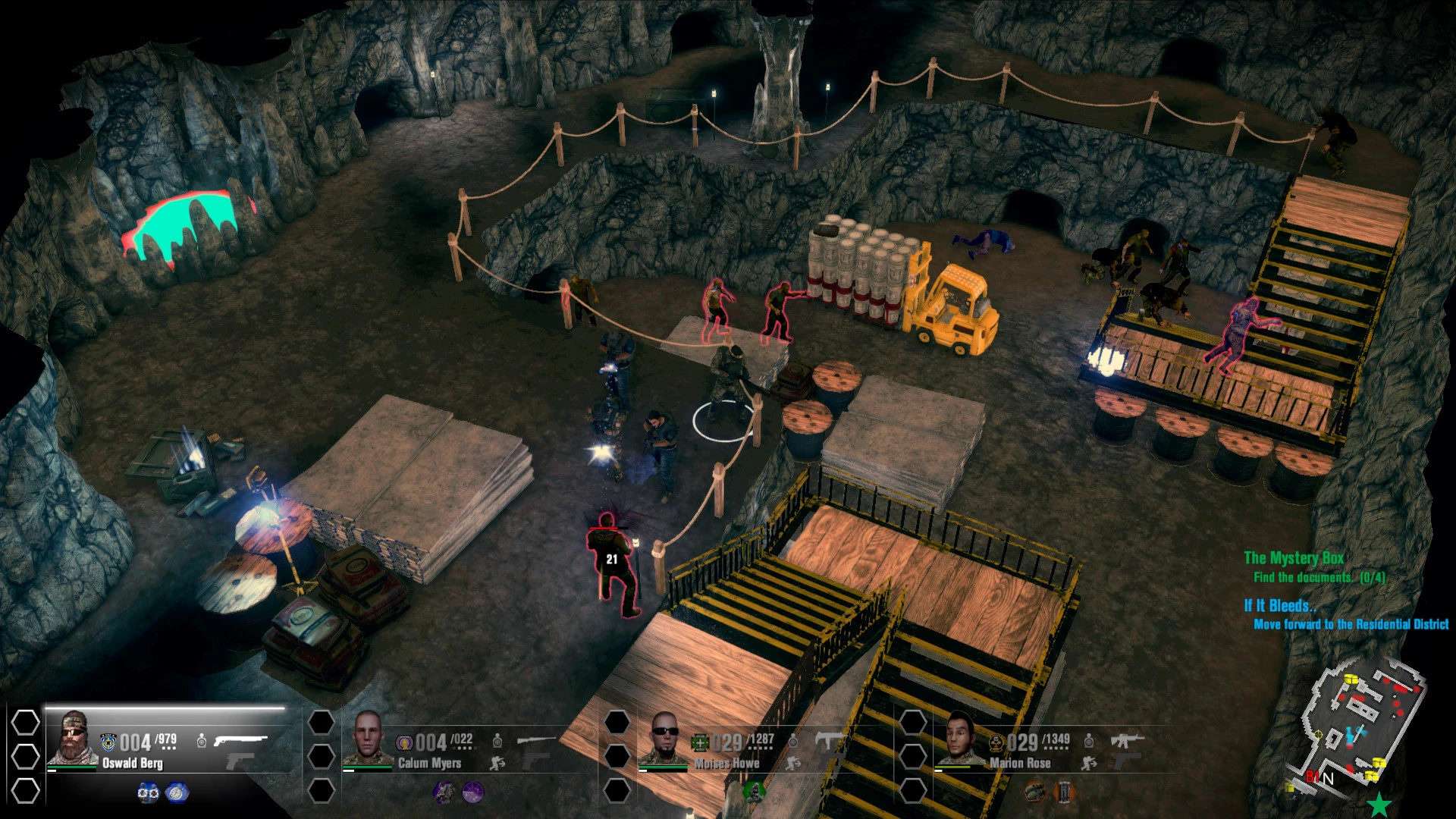This screenshot has height=819, width=1456.
Task: Choose Oswald Berg's shotgun weapon icon
Action: [x=240, y=739]
